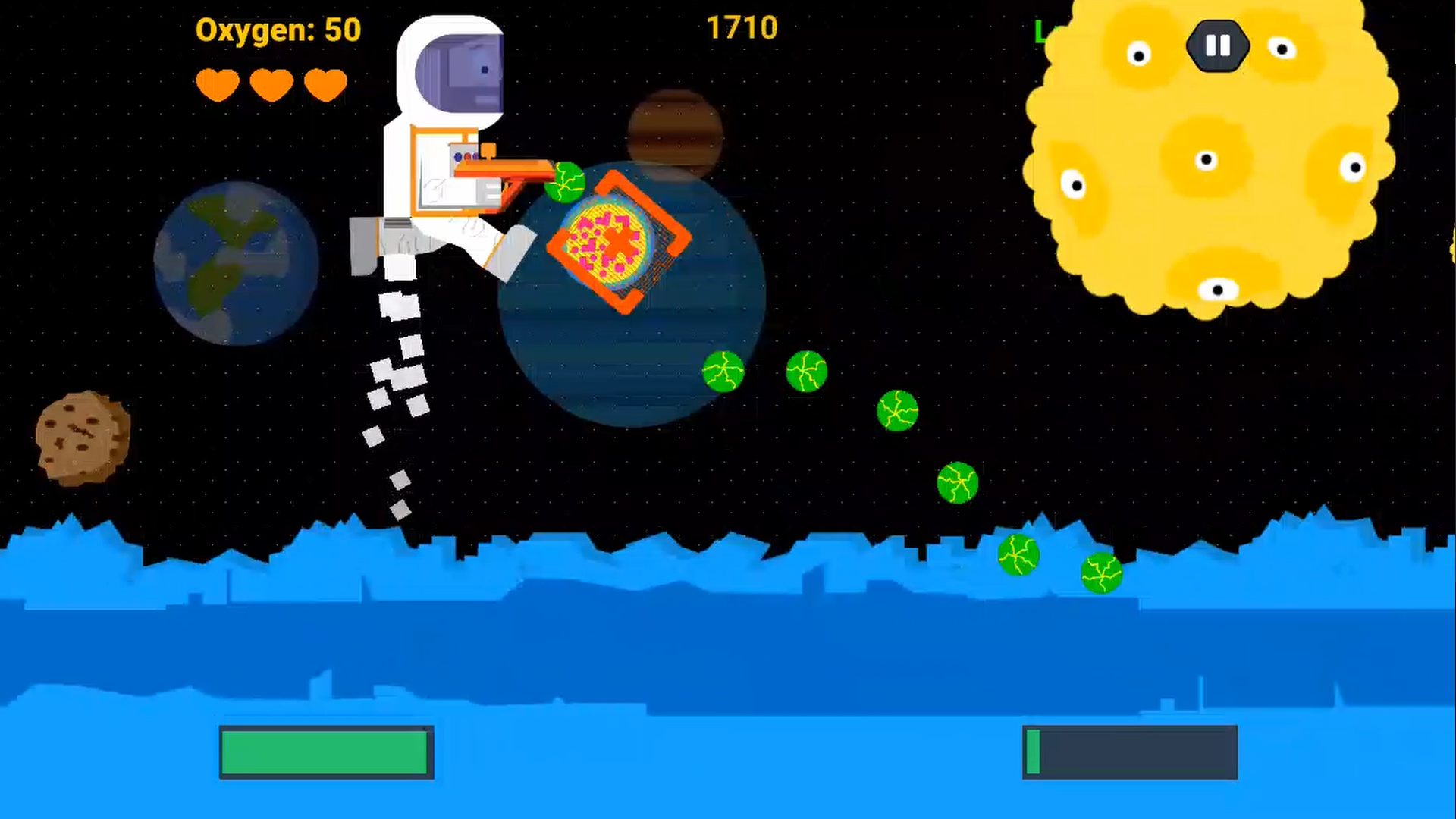The height and width of the screenshot is (819, 1456).
Task: Click the right progress bar at the bottom
Action: pyautogui.click(x=1130, y=752)
